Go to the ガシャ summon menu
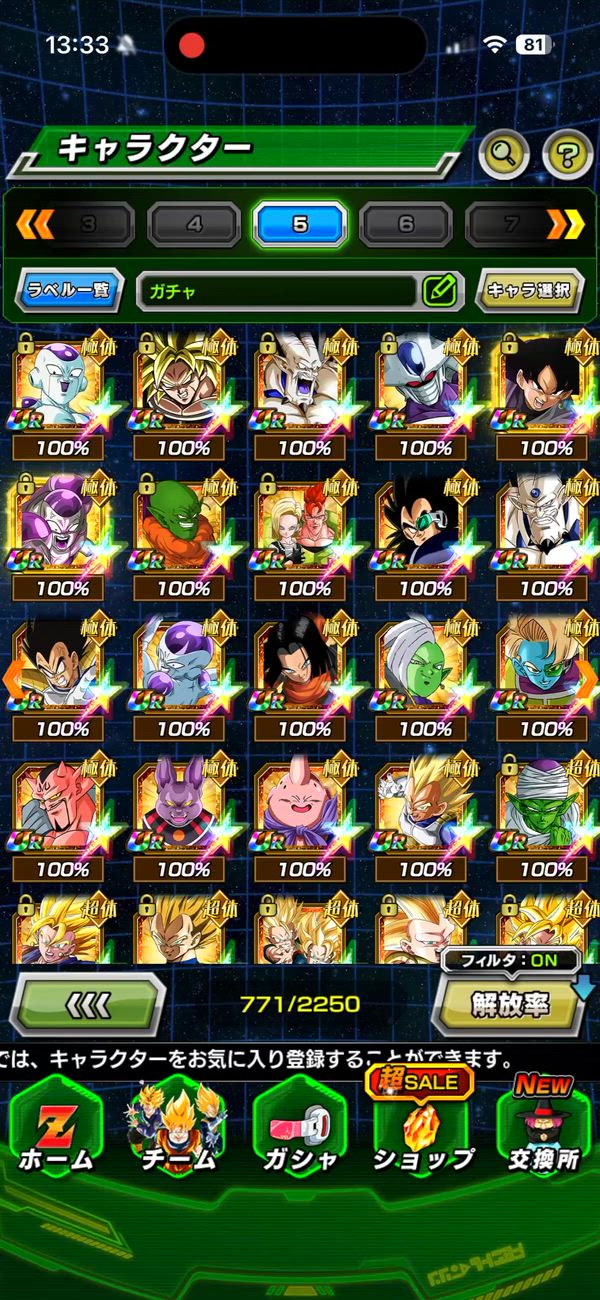The image size is (600, 1300). point(300,1128)
